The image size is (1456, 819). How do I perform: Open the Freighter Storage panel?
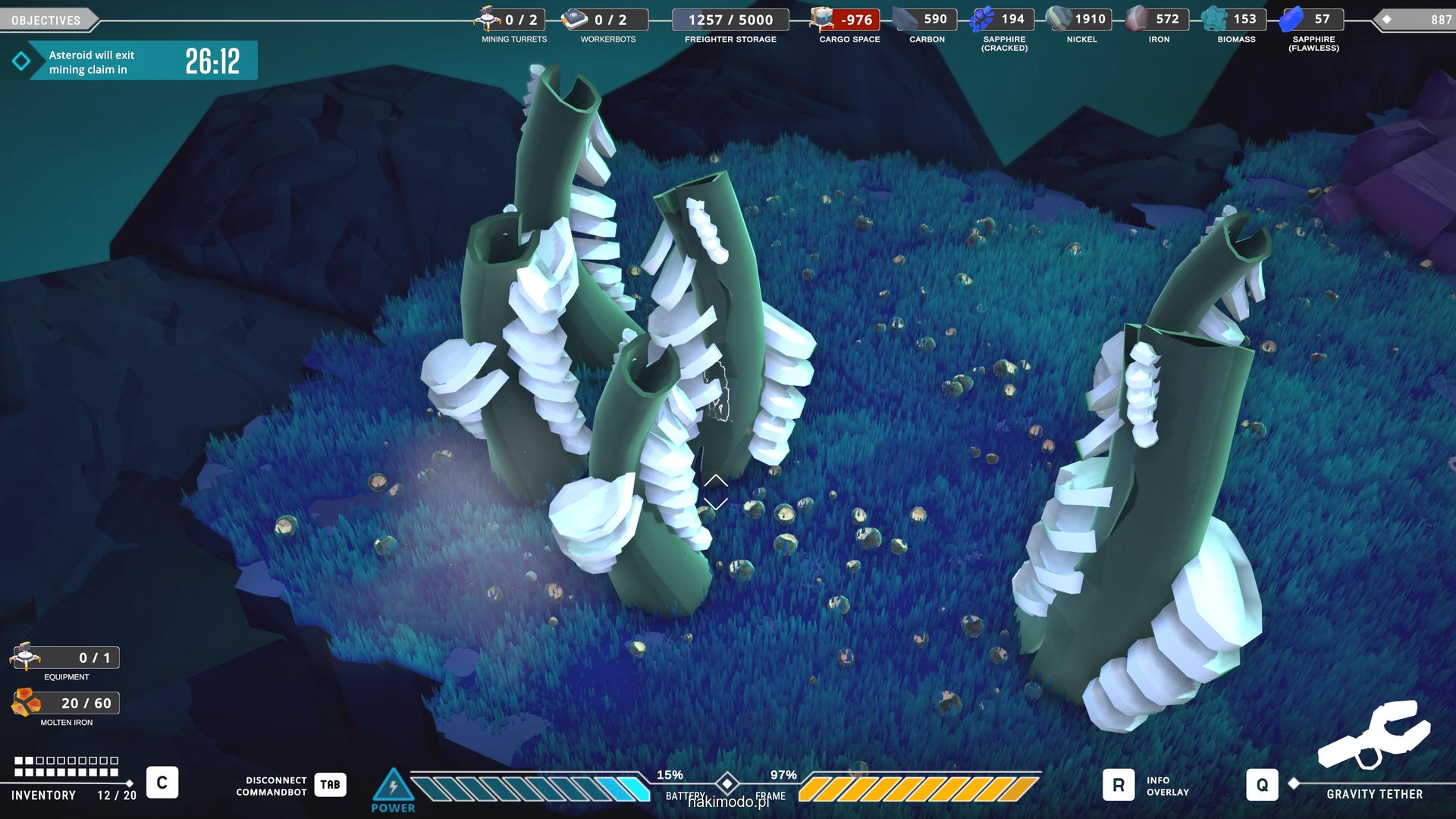730,20
